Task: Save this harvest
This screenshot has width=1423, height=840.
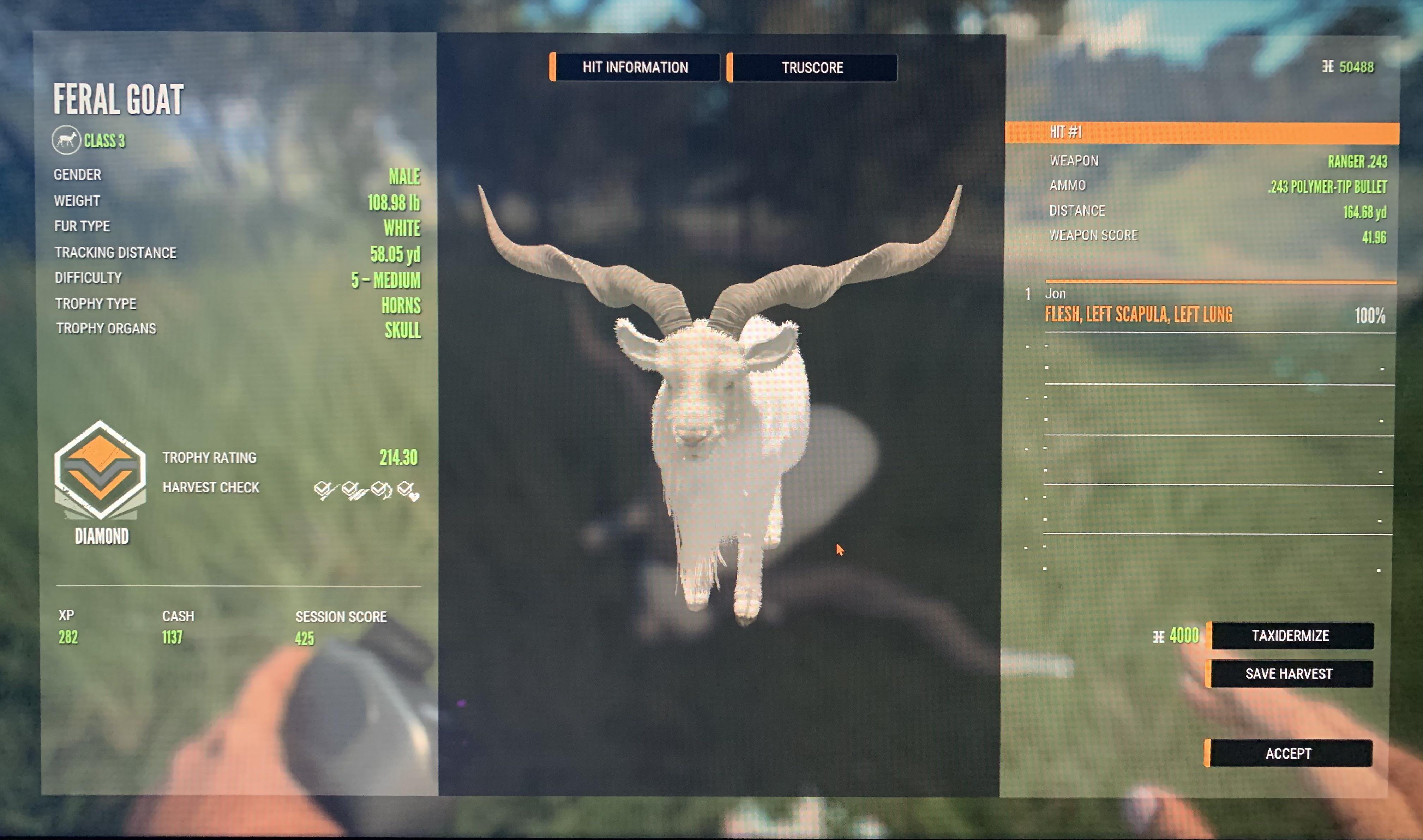Action: point(1289,673)
